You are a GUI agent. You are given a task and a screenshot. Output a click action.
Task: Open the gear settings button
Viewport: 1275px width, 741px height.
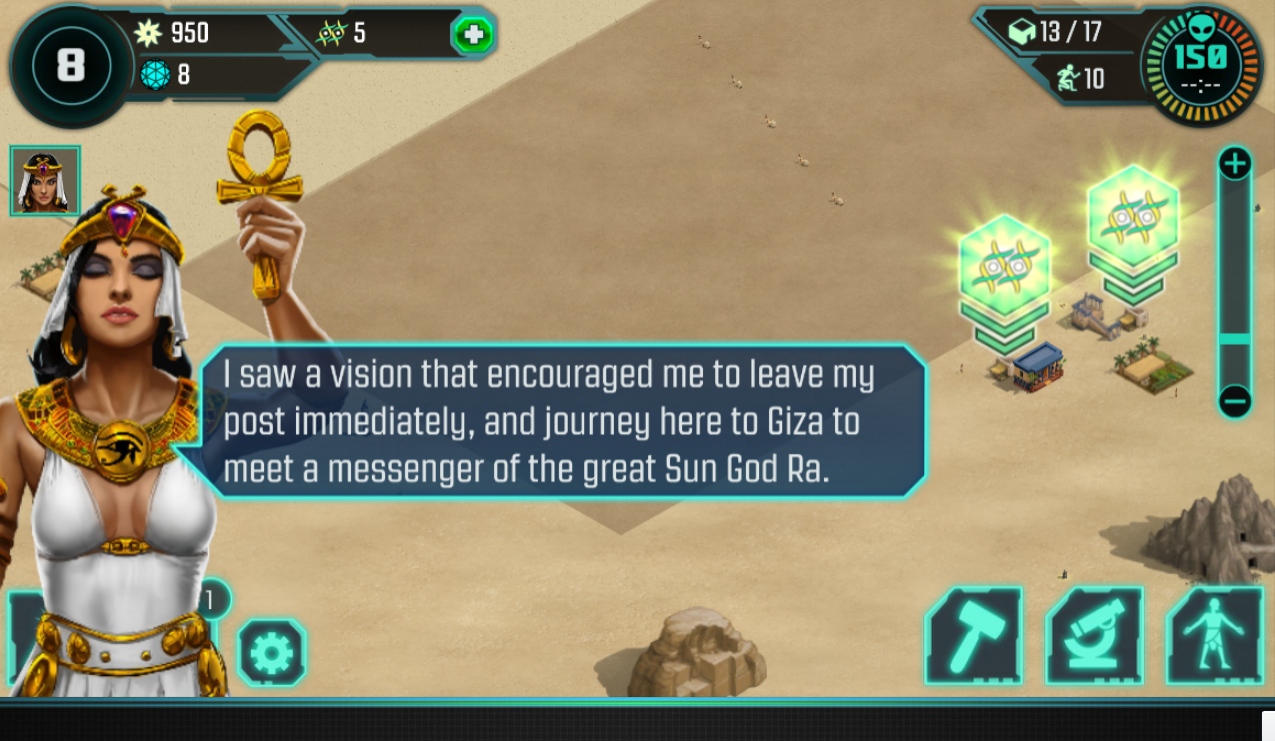(272, 653)
